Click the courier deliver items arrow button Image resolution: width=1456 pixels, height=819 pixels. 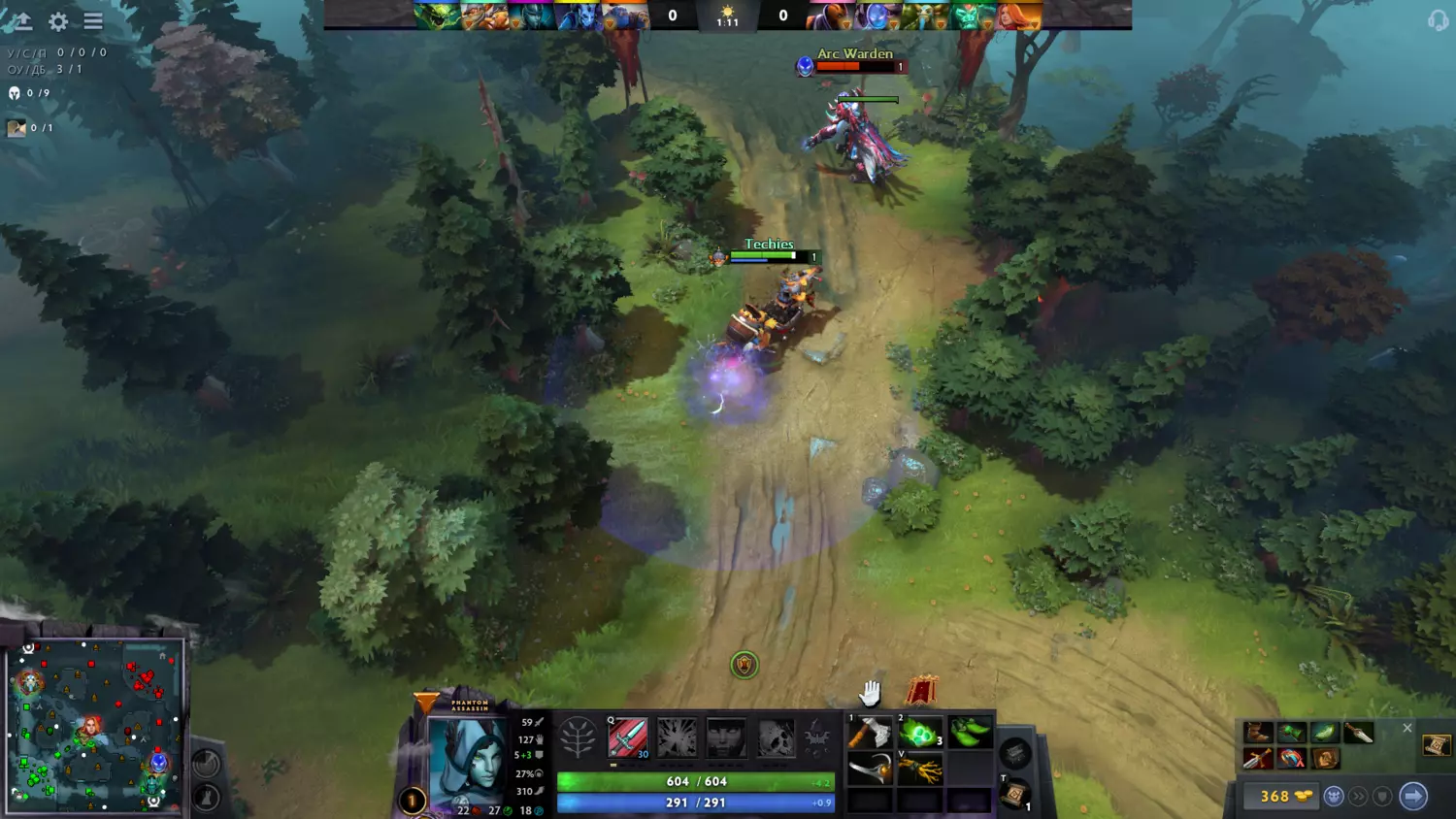pyautogui.click(x=1413, y=797)
